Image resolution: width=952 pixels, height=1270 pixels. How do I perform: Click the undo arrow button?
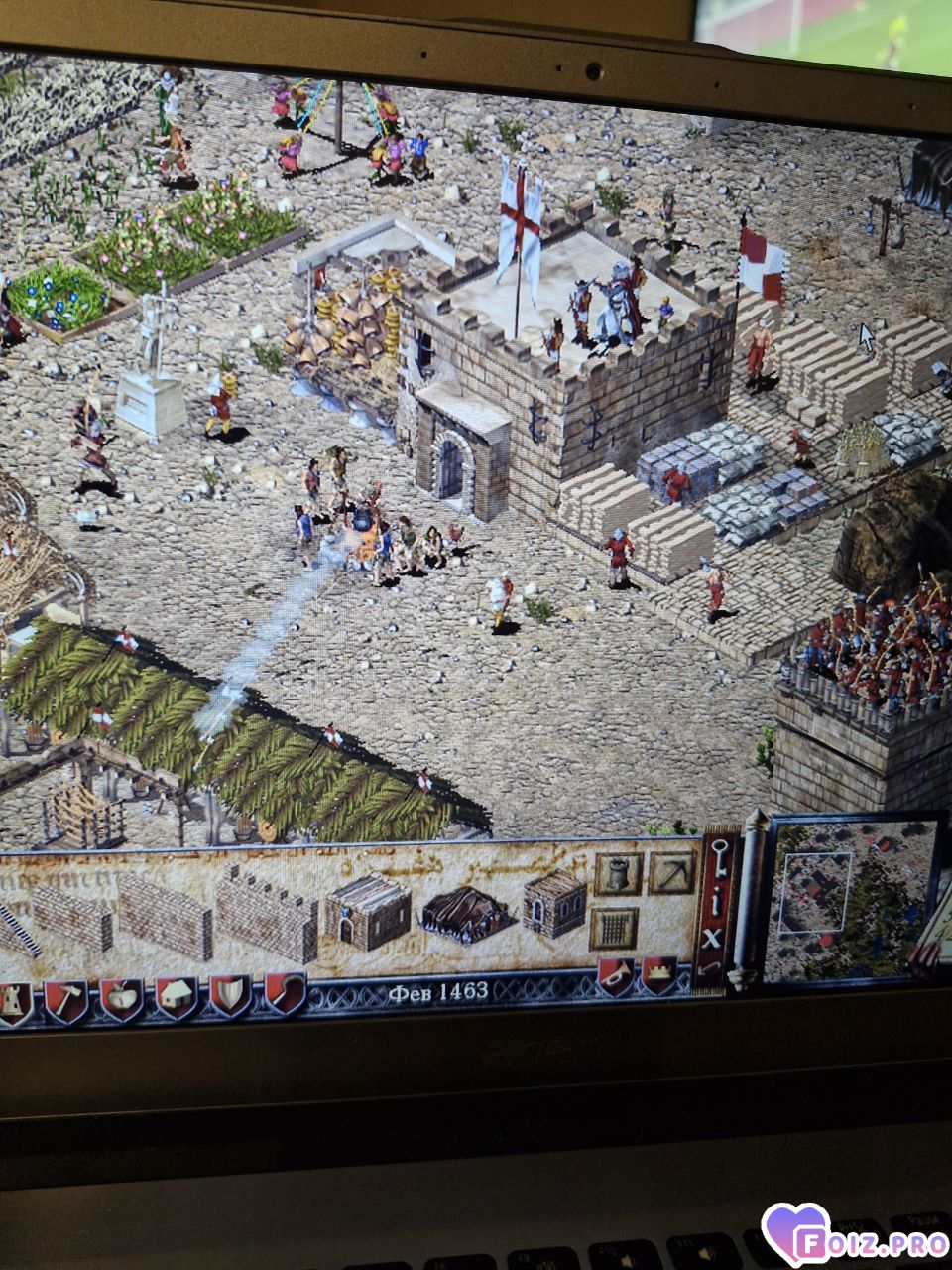(x=710, y=965)
